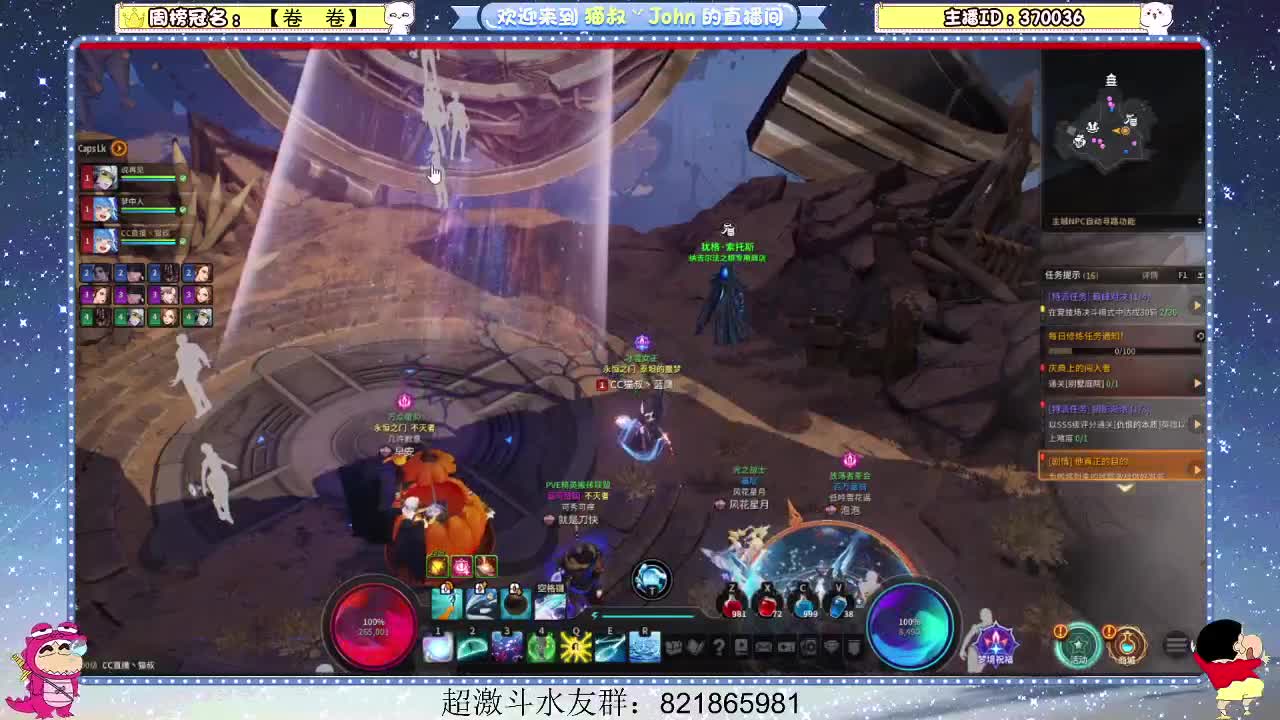Click the red Z health potion icon
The height and width of the screenshot is (720, 1280).
point(733,605)
